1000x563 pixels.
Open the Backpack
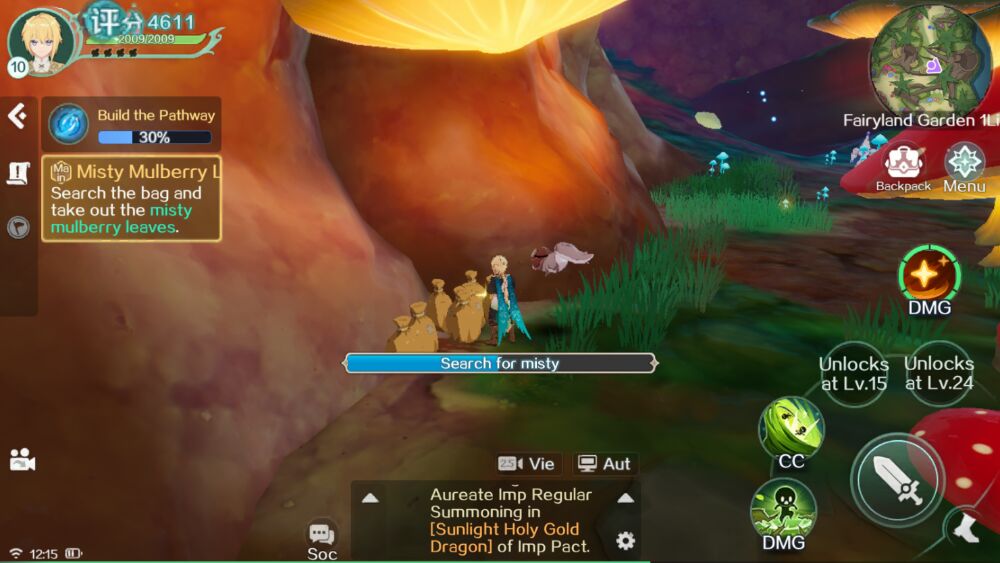coord(903,165)
